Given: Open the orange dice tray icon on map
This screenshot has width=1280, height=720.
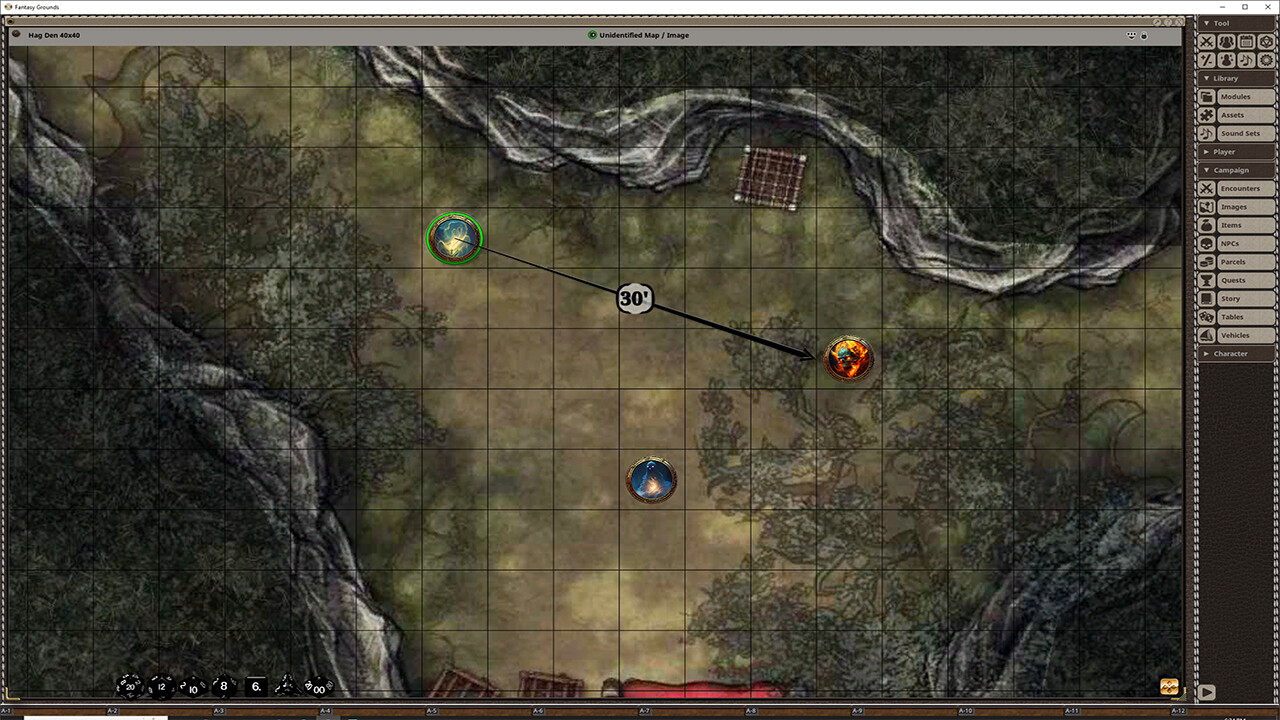Looking at the screenshot, I should pyautogui.click(x=1169, y=686).
